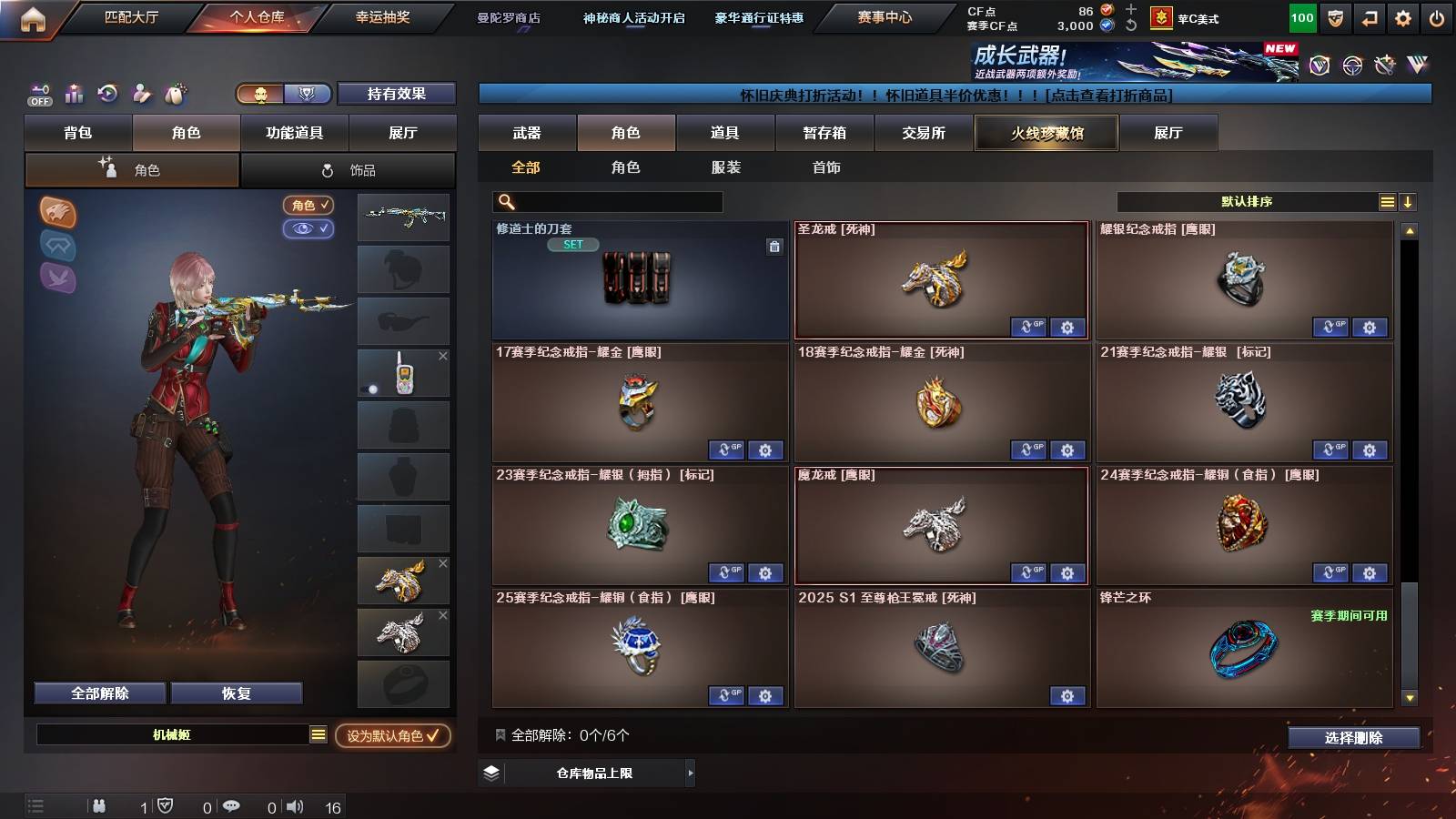Viewport: 1456px width, 819px height.
Task: Select the bar chart statistics icon in top-left toolbar
Action: [74, 94]
